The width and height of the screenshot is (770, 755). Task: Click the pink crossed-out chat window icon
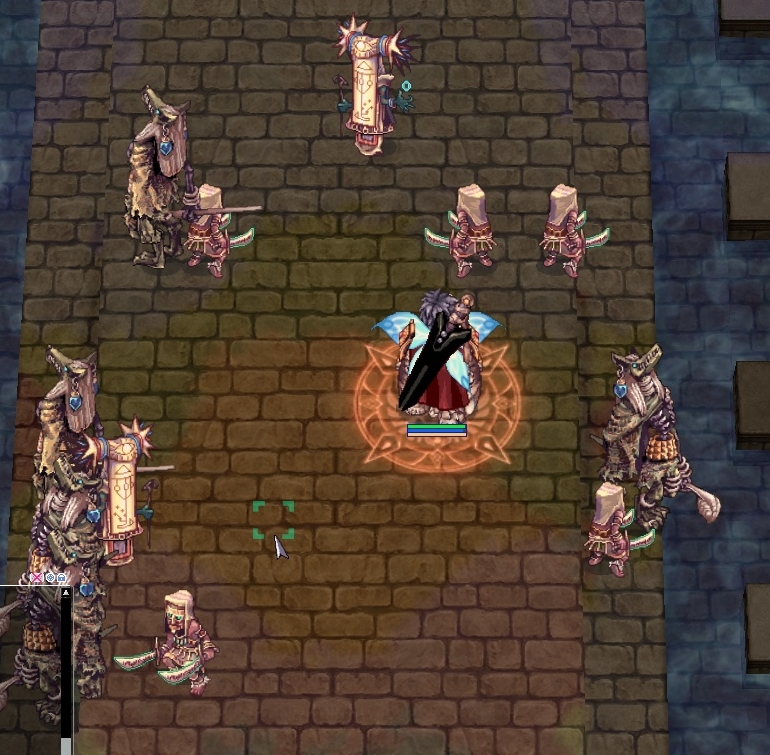(x=37, y=578)
